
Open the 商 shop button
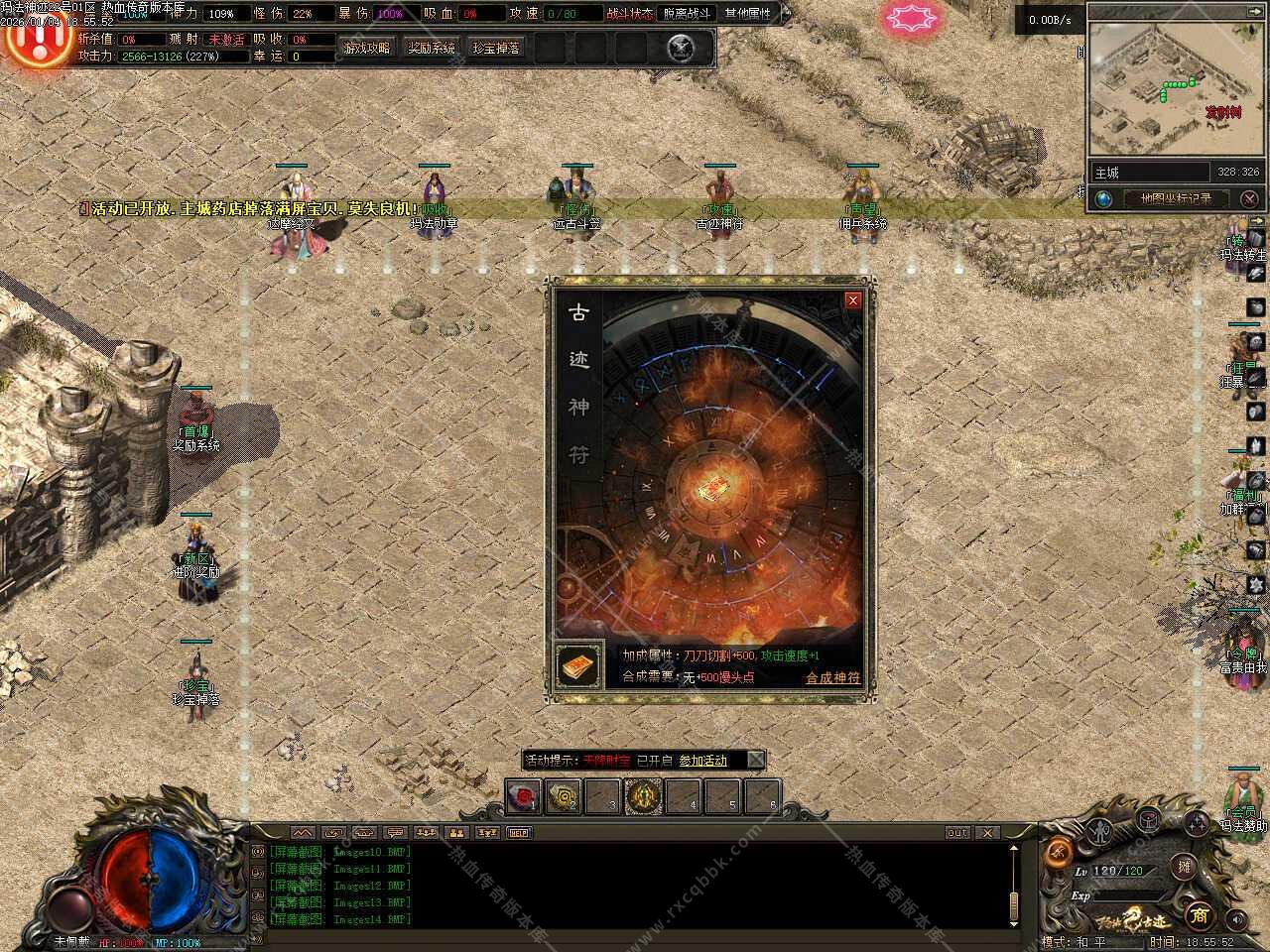point(1199,914)
